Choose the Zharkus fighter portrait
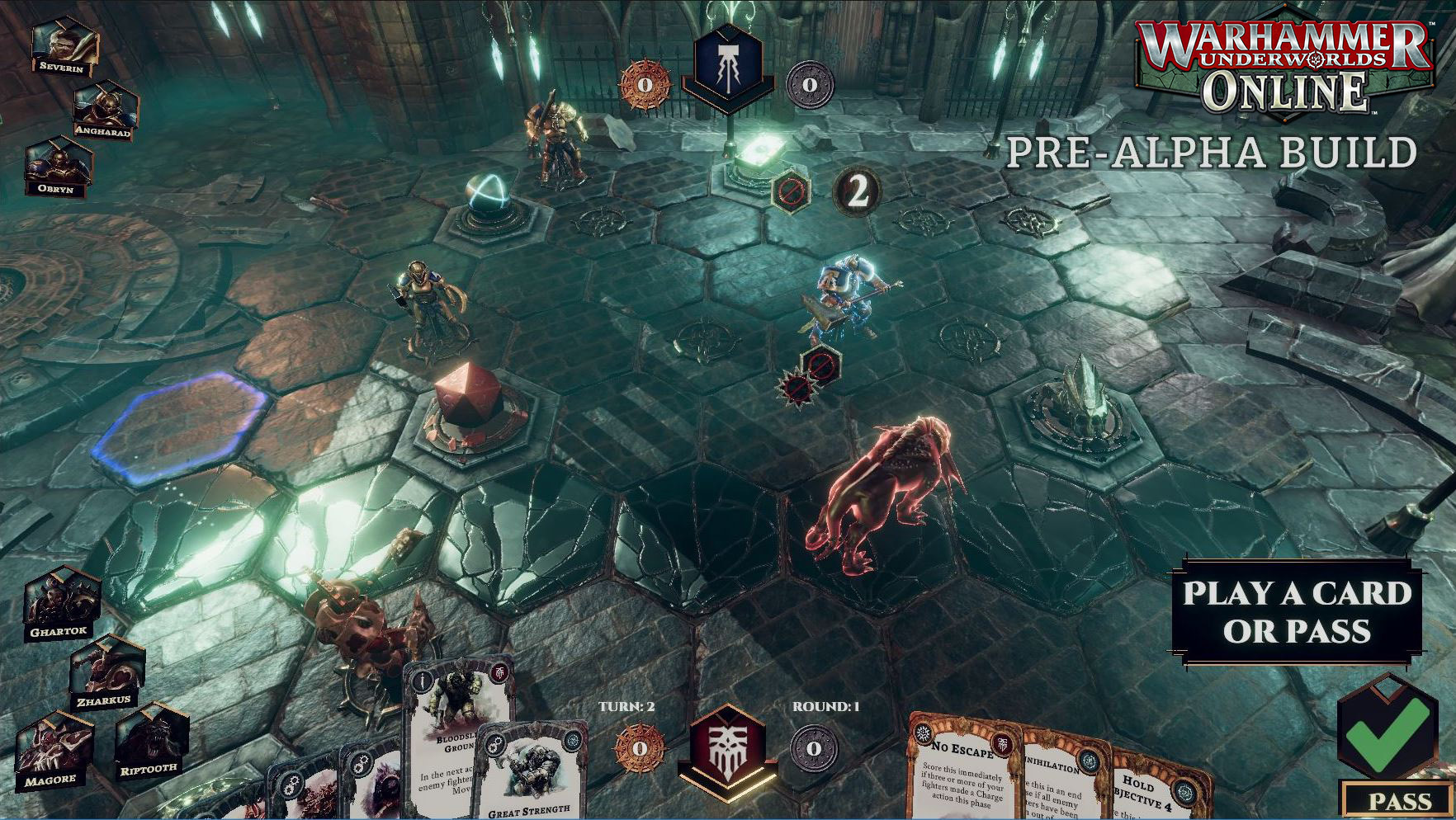This screenshot has width=1456, height=820. click(x=106, y=672)
